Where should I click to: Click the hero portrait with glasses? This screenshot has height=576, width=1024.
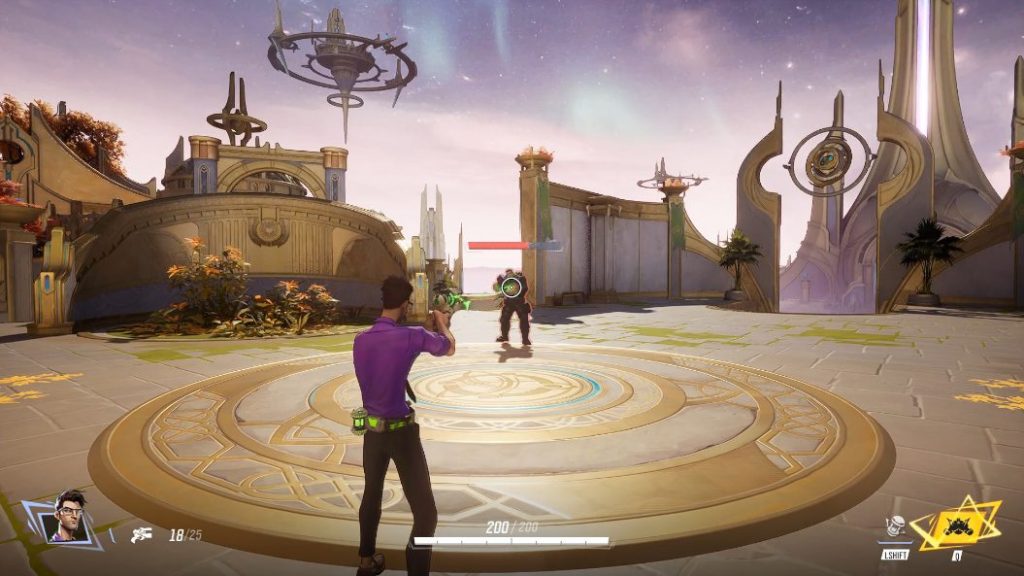coord(68,517)
